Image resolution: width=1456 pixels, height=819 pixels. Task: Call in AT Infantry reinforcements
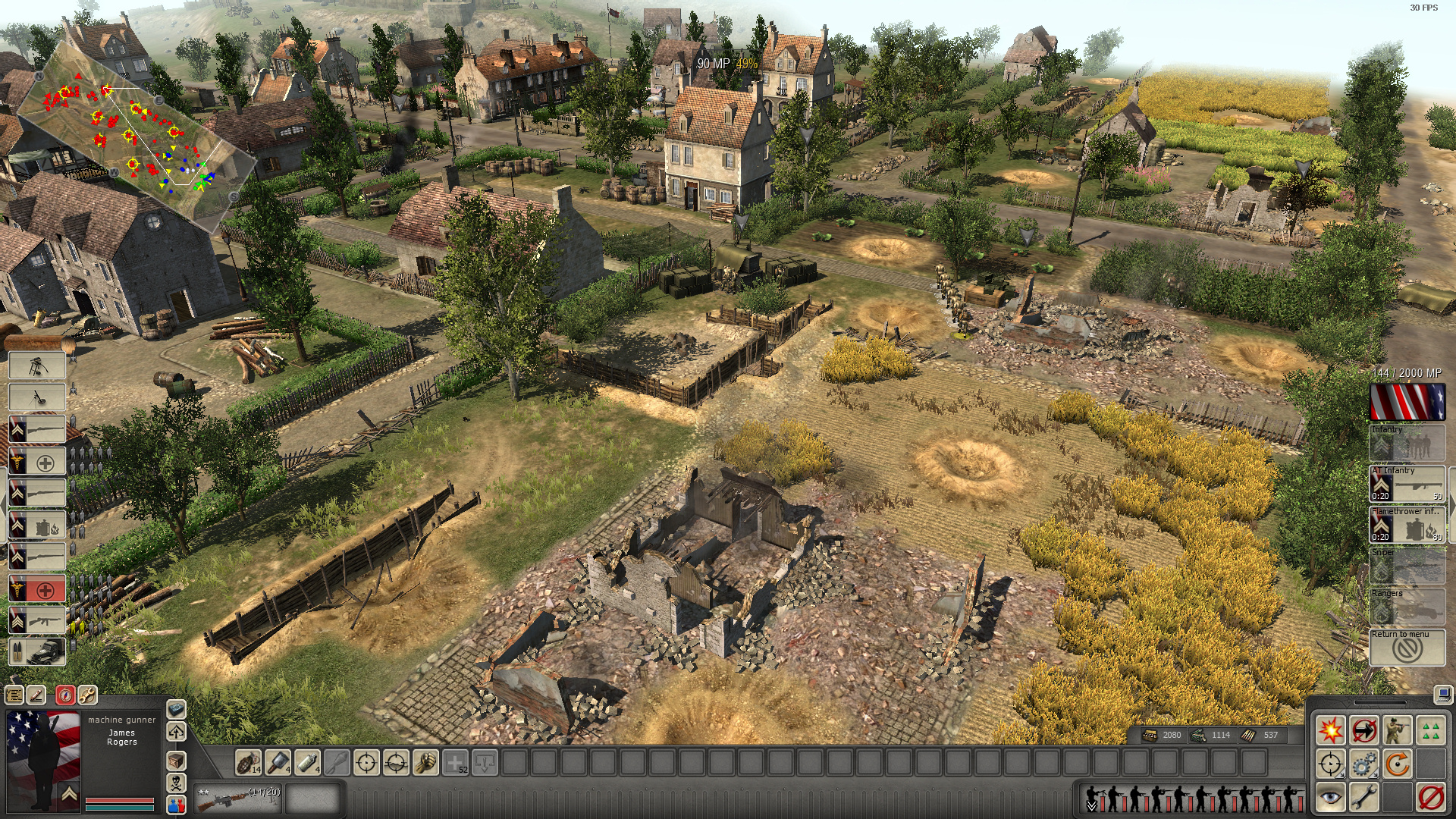pyautogui.click(x=1407, y=484)
